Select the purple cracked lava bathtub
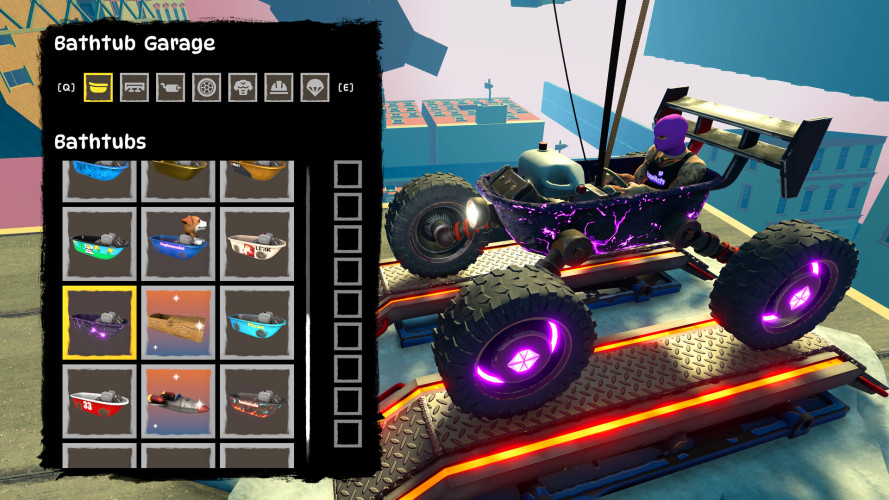The height and width of the screenshot is (500, 889). pos(98,322)
